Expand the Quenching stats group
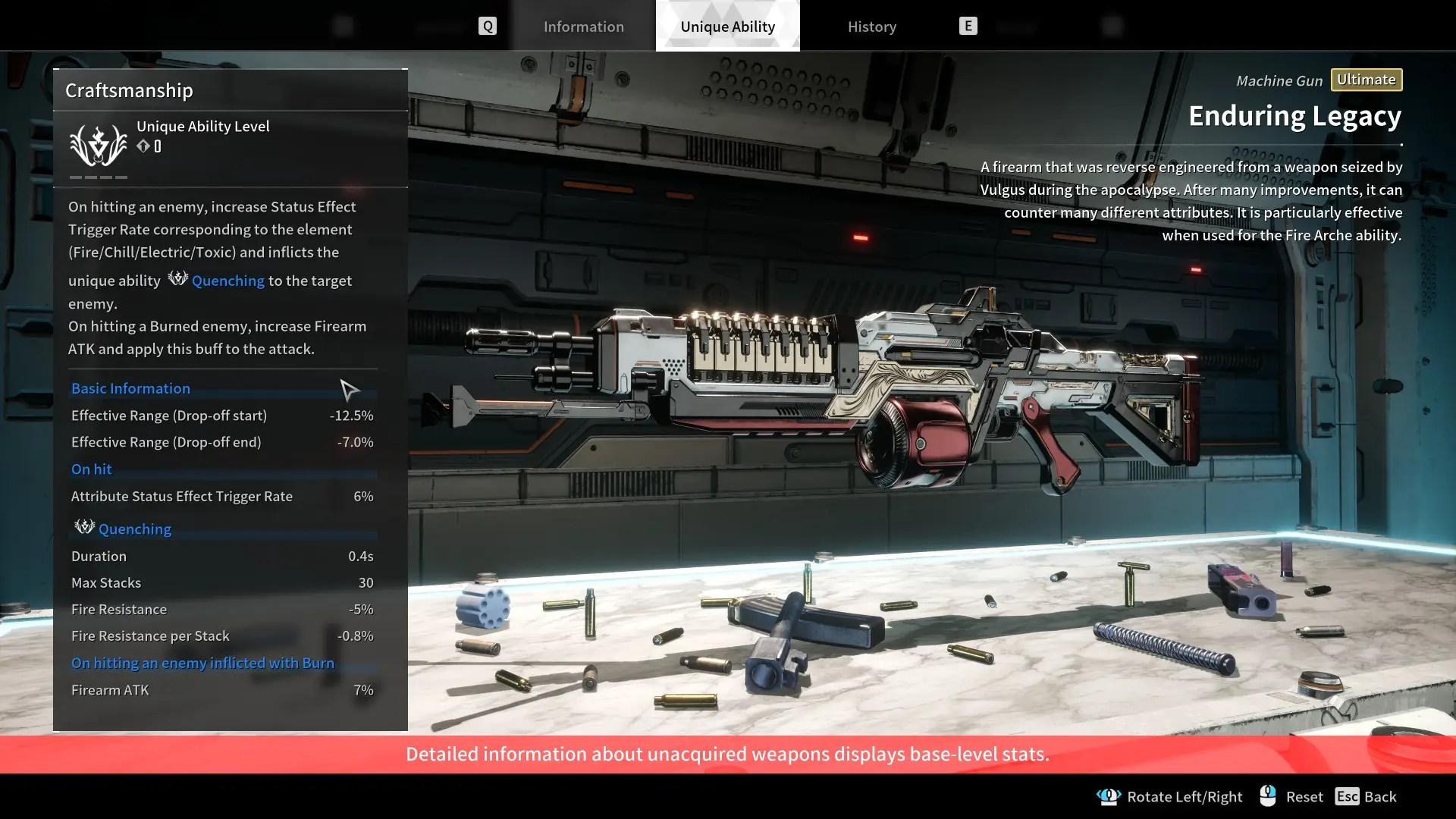This screenshot has height=819, width=1456. point(134,529)
